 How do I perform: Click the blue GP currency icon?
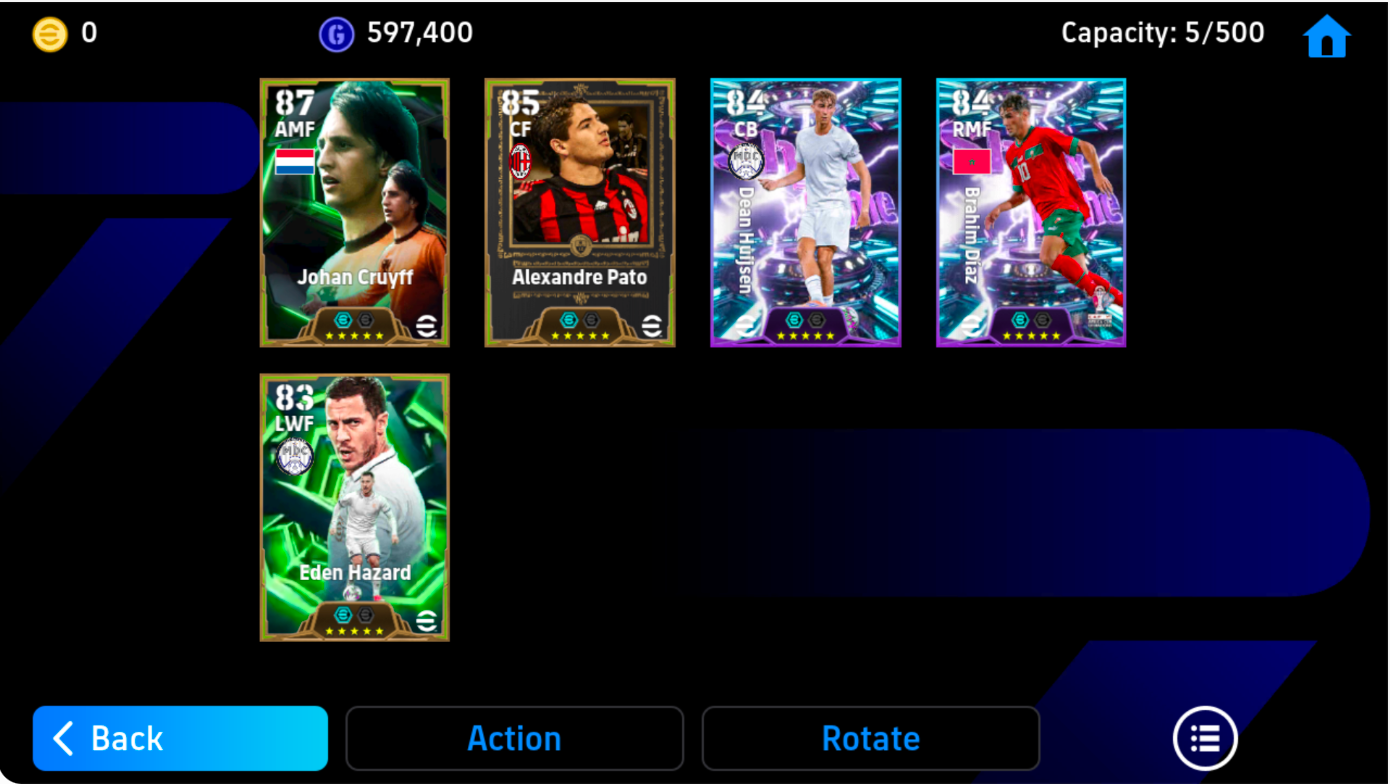335,32
